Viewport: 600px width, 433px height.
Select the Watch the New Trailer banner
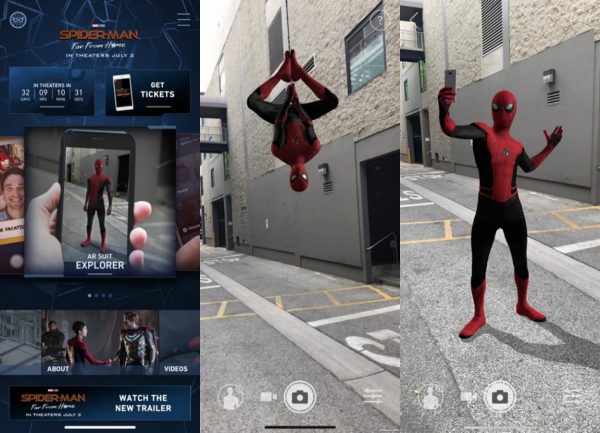100,402
